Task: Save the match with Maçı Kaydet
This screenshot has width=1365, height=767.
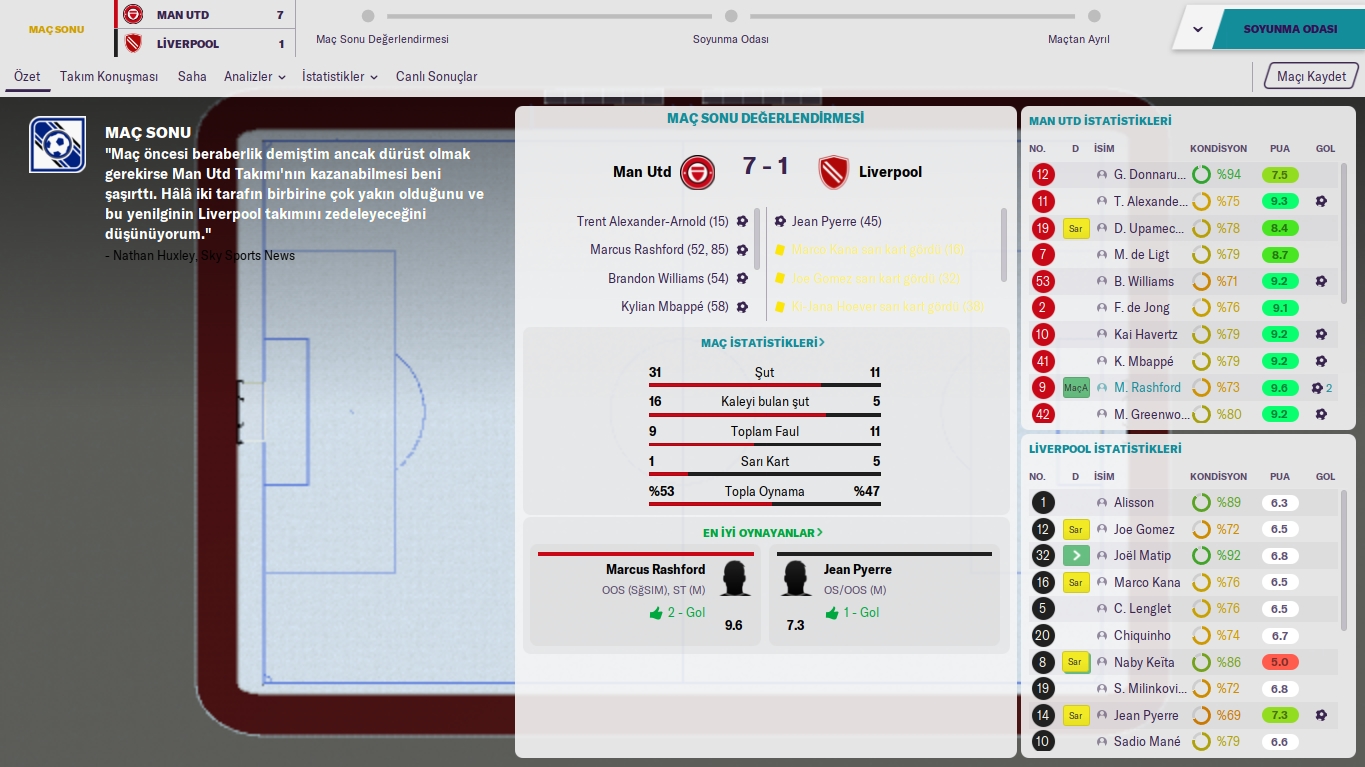Action: (x=1312, y=77)
